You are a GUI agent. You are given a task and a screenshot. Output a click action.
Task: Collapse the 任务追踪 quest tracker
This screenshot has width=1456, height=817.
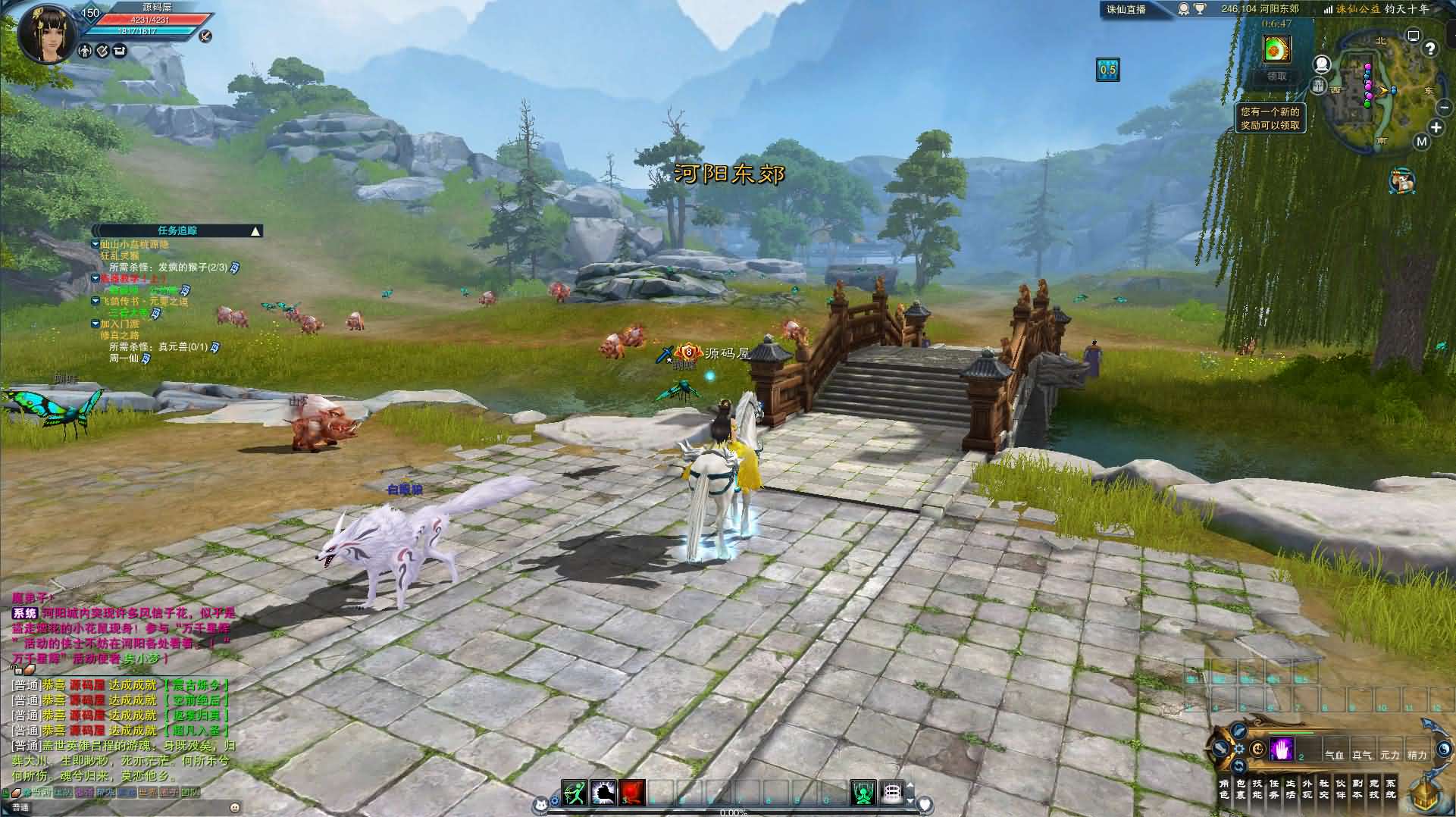[256, 230]
